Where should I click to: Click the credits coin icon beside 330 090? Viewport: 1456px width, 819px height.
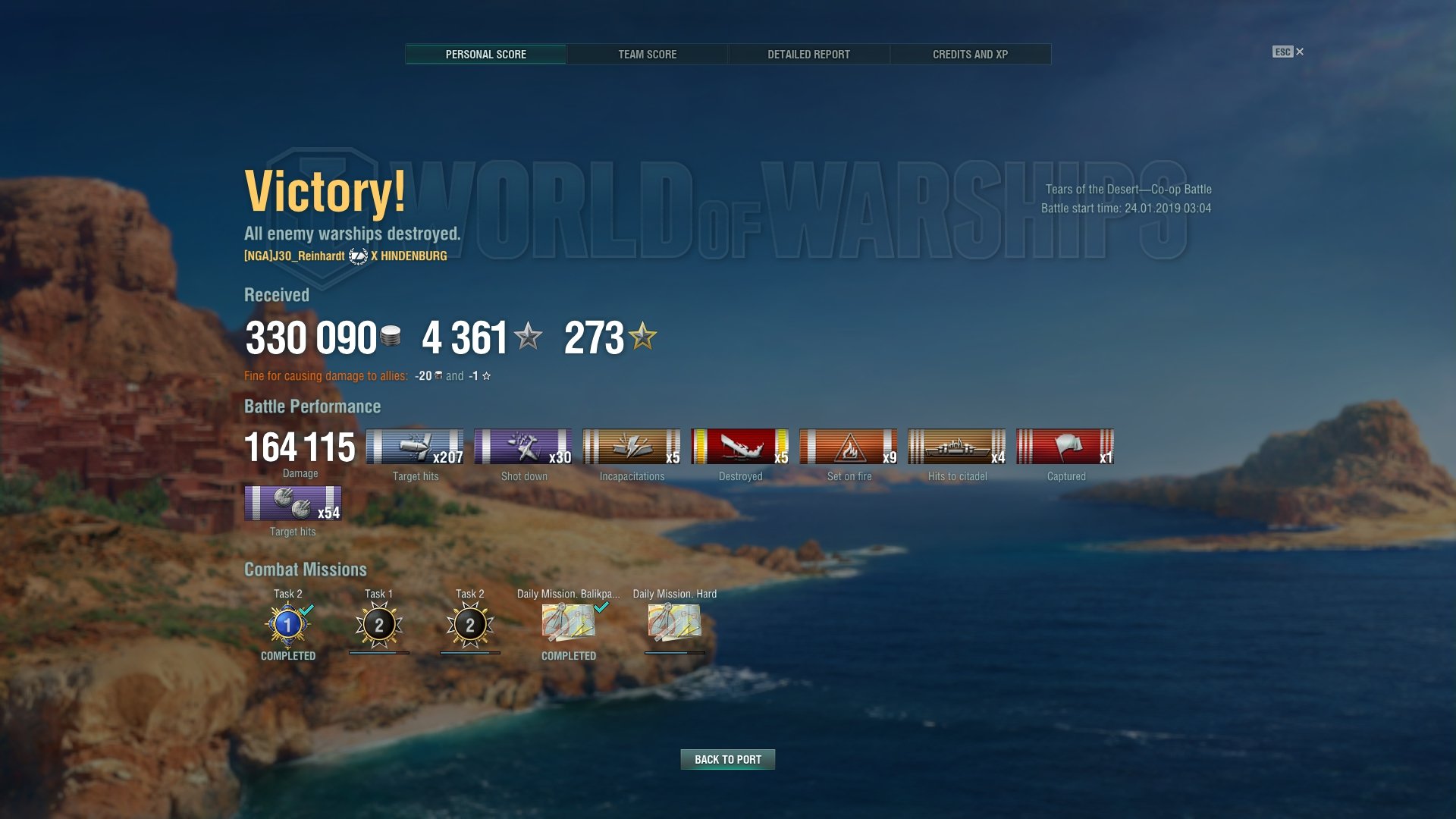point(391,339)
